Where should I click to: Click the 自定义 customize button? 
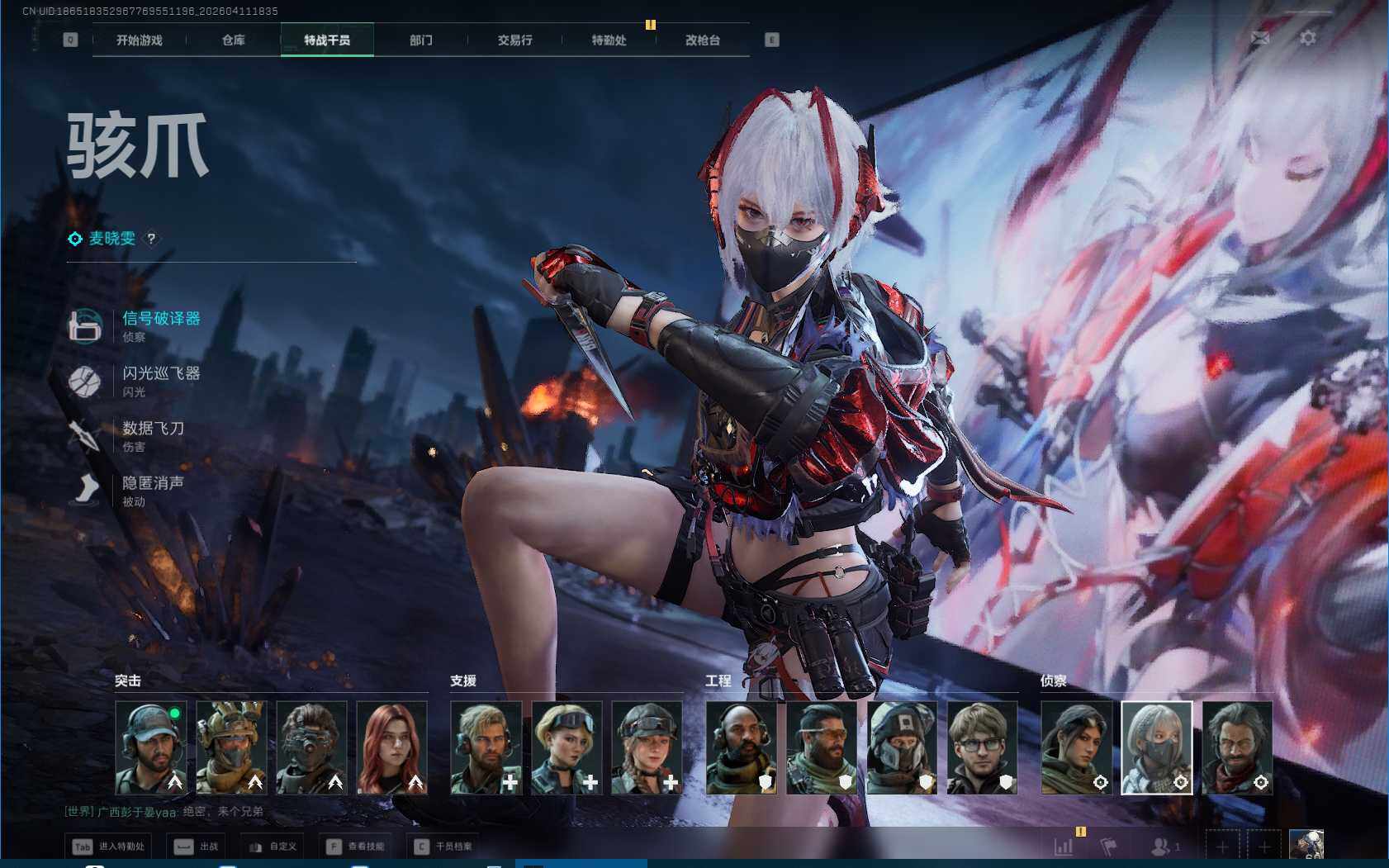coord(273,847)
